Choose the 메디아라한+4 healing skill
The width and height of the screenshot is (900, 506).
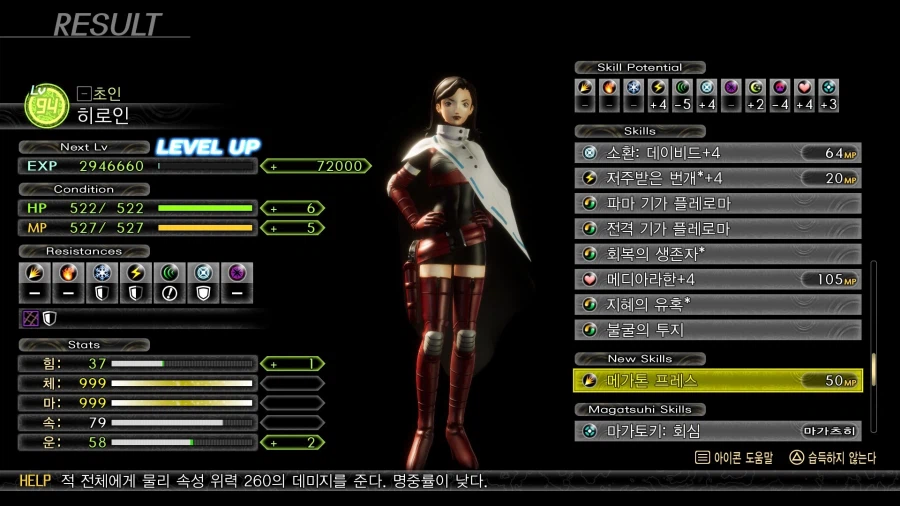(717, 279)
